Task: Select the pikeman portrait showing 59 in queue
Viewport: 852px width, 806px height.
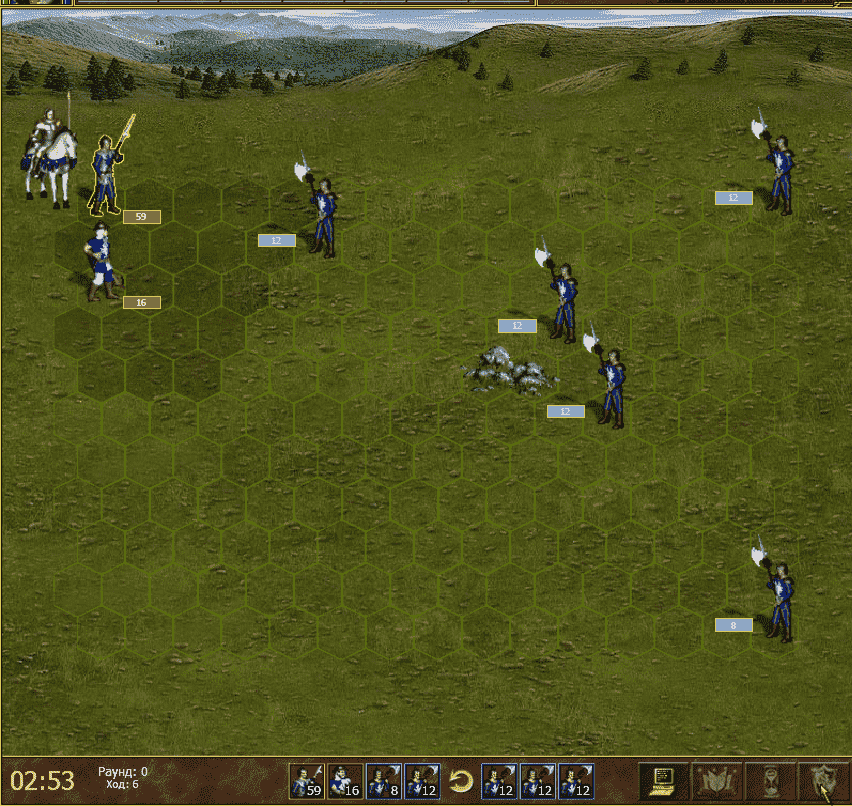Action: 307,781
